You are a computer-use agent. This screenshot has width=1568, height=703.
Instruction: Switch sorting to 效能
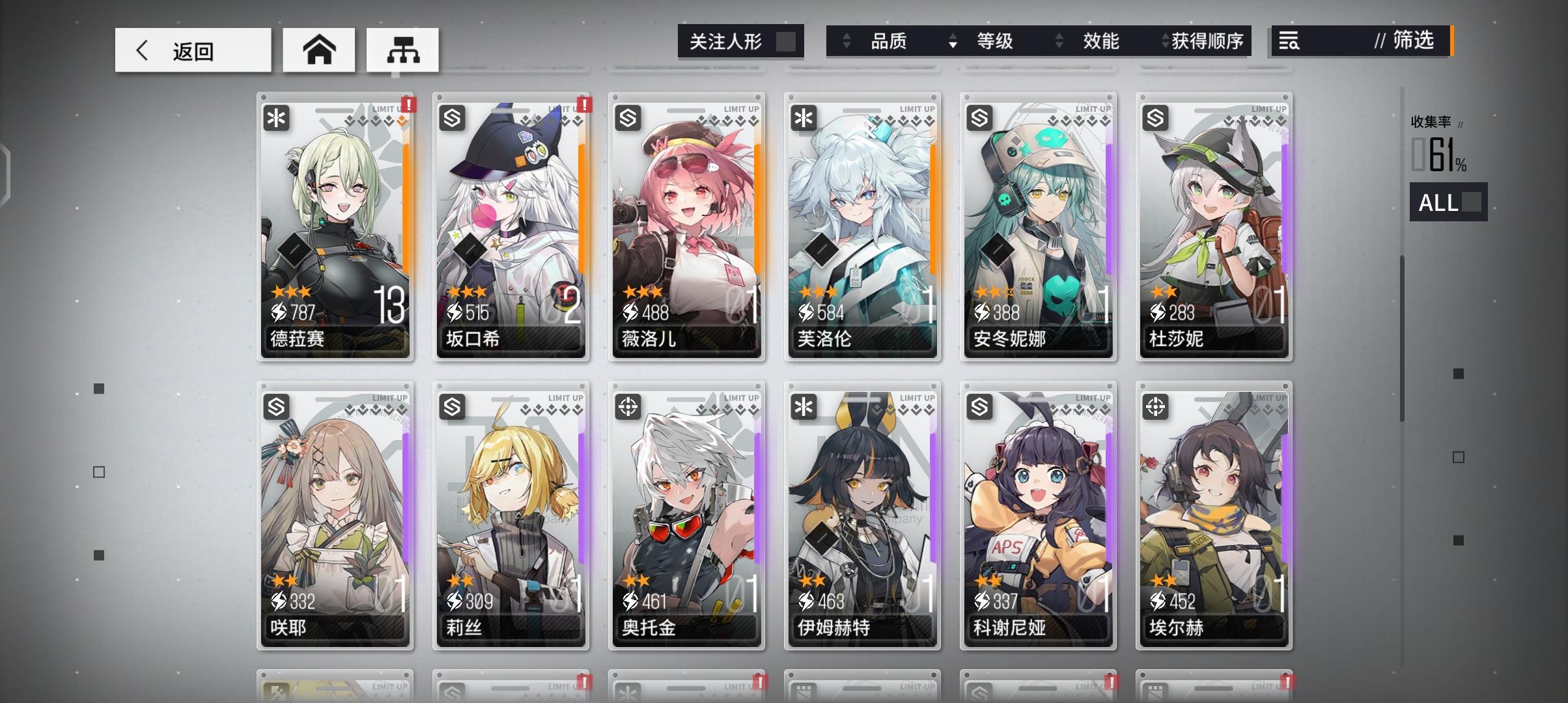click(1100, 41)
